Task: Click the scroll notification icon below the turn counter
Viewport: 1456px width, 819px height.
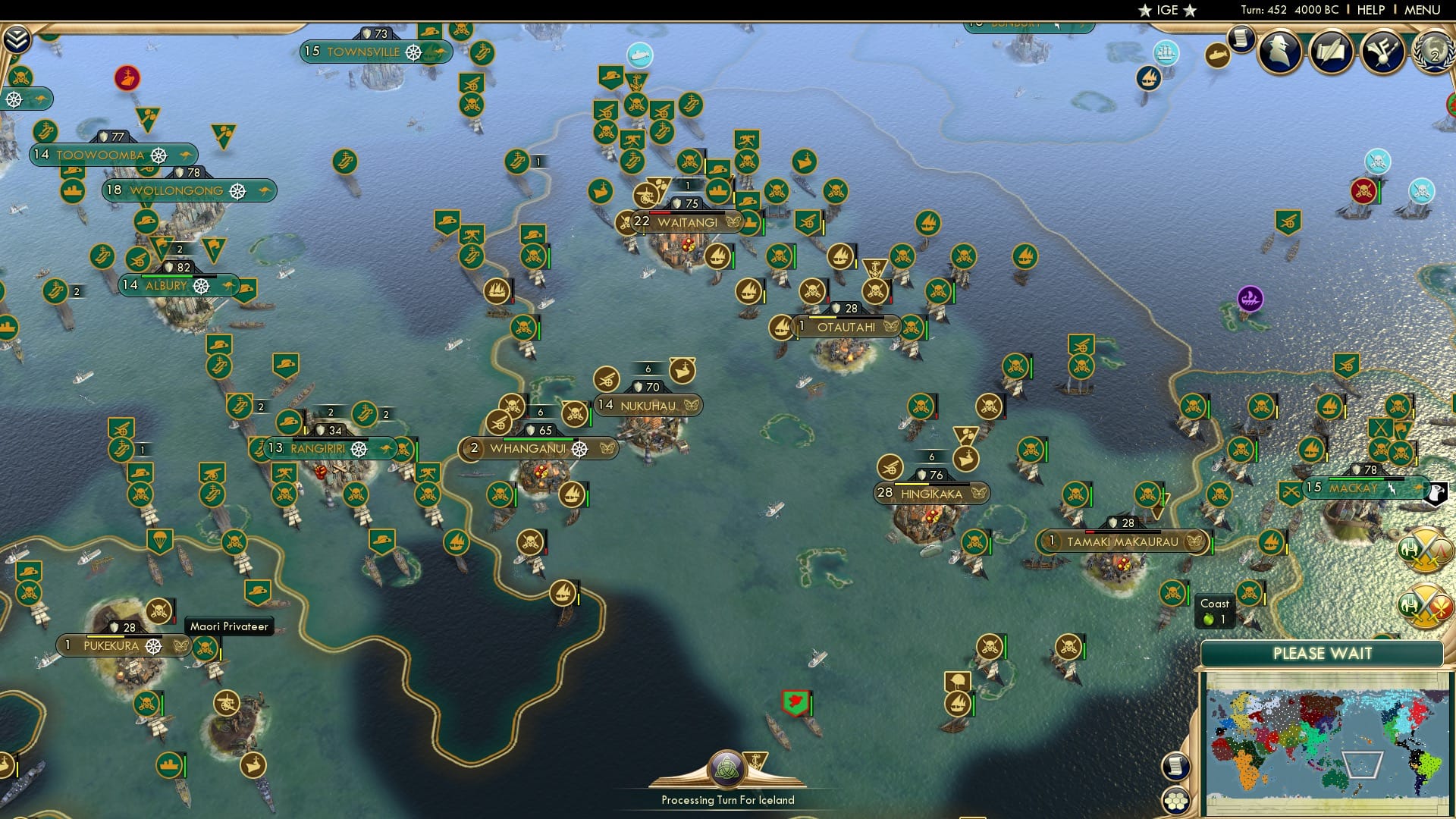Action: point(1241,39)
